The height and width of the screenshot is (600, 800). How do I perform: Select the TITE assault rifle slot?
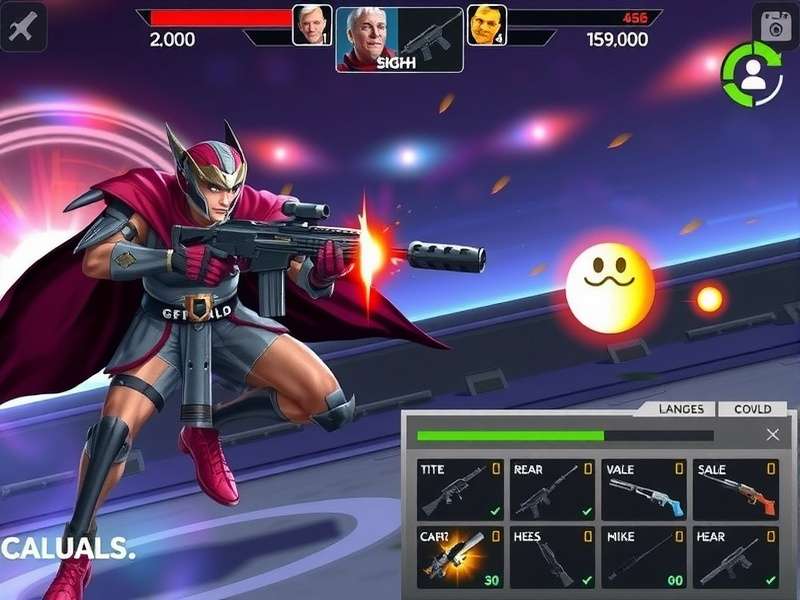460,489
